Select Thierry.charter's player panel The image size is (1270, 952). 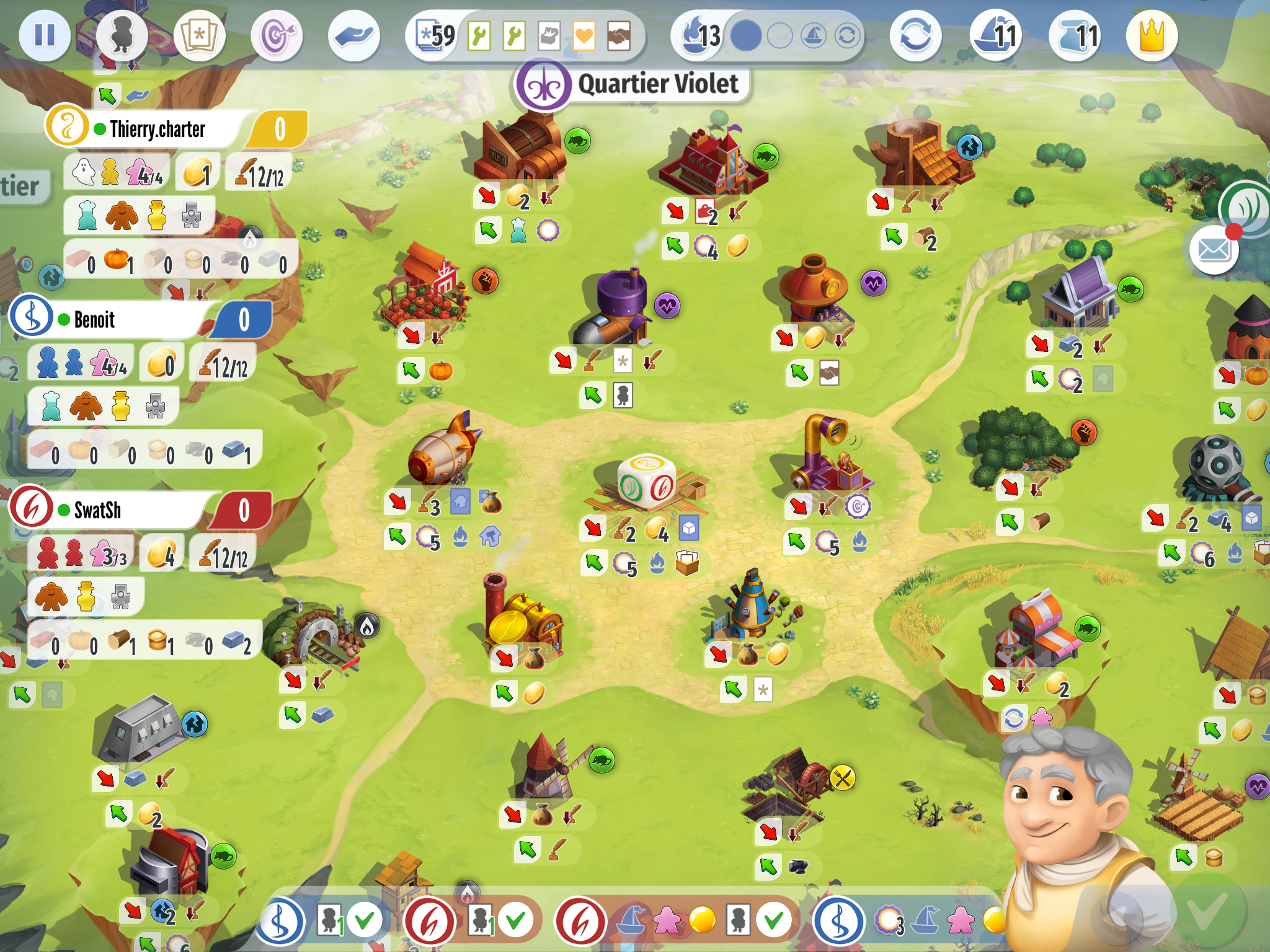[x=155, y=129]
